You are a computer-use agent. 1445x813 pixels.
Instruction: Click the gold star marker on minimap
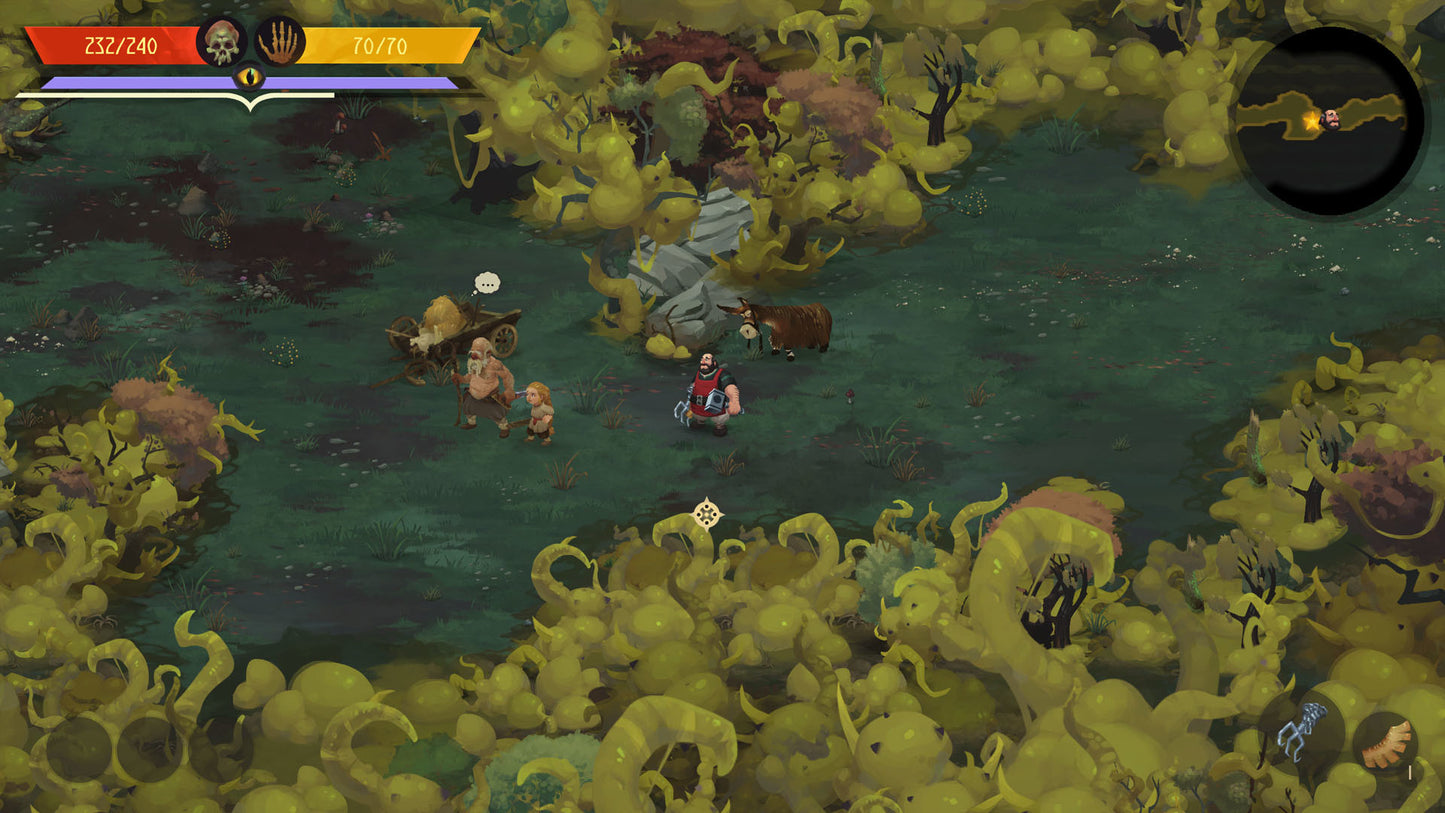pyautogui.click(x=1311, y=122)
